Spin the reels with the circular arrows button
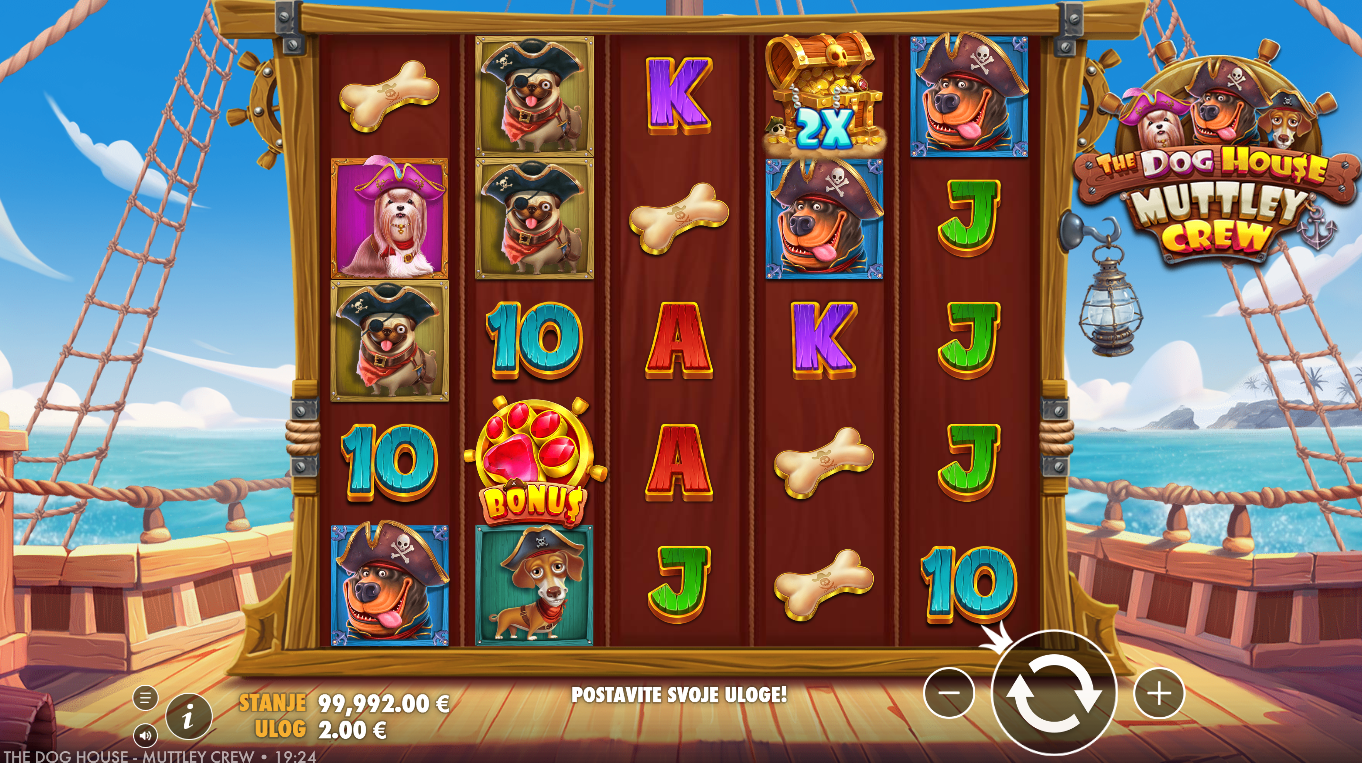1362x763 pixels. [1053, 692]
